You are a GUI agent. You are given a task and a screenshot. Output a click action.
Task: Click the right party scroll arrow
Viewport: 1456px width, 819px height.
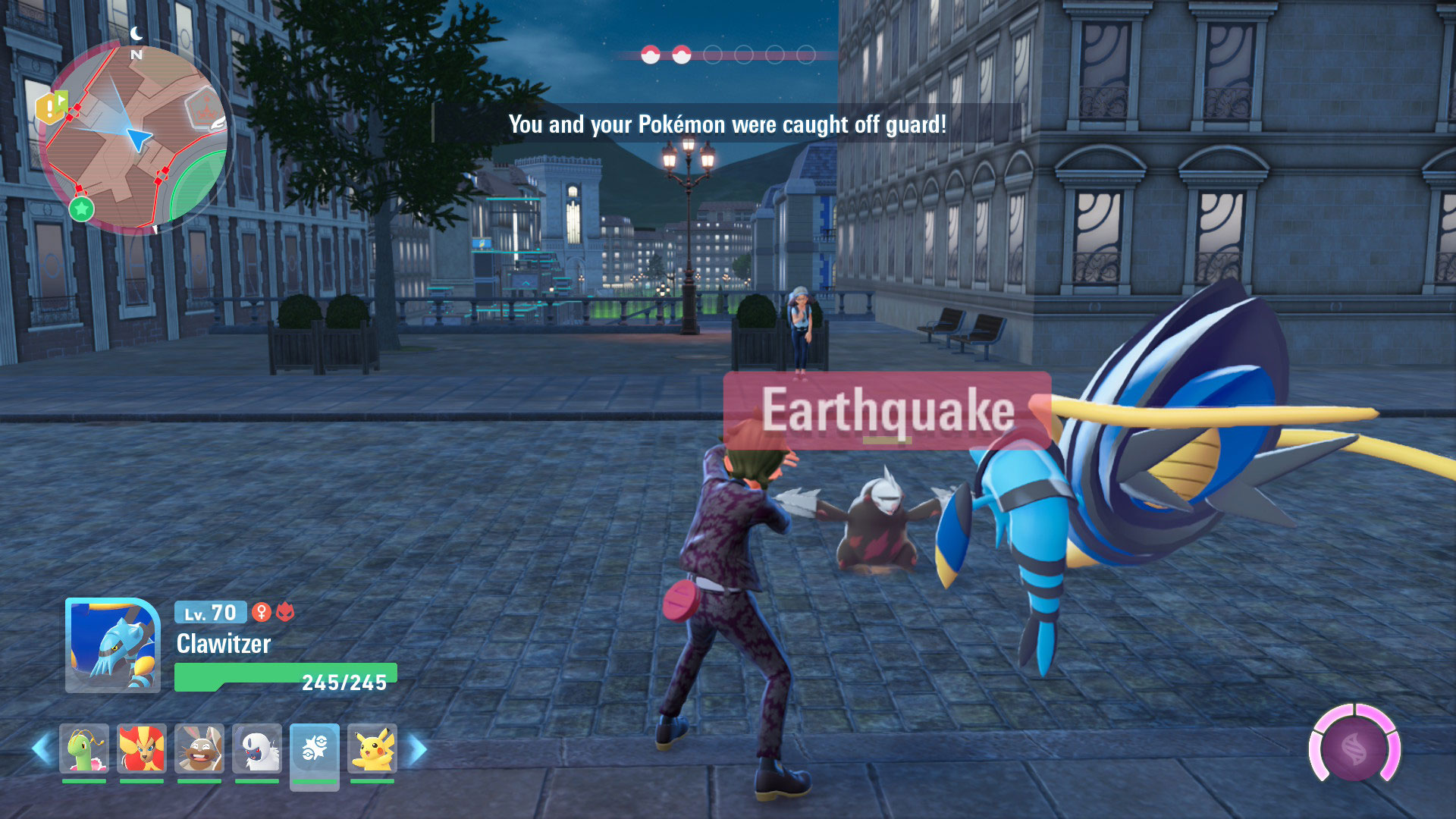tap(418, 749)
